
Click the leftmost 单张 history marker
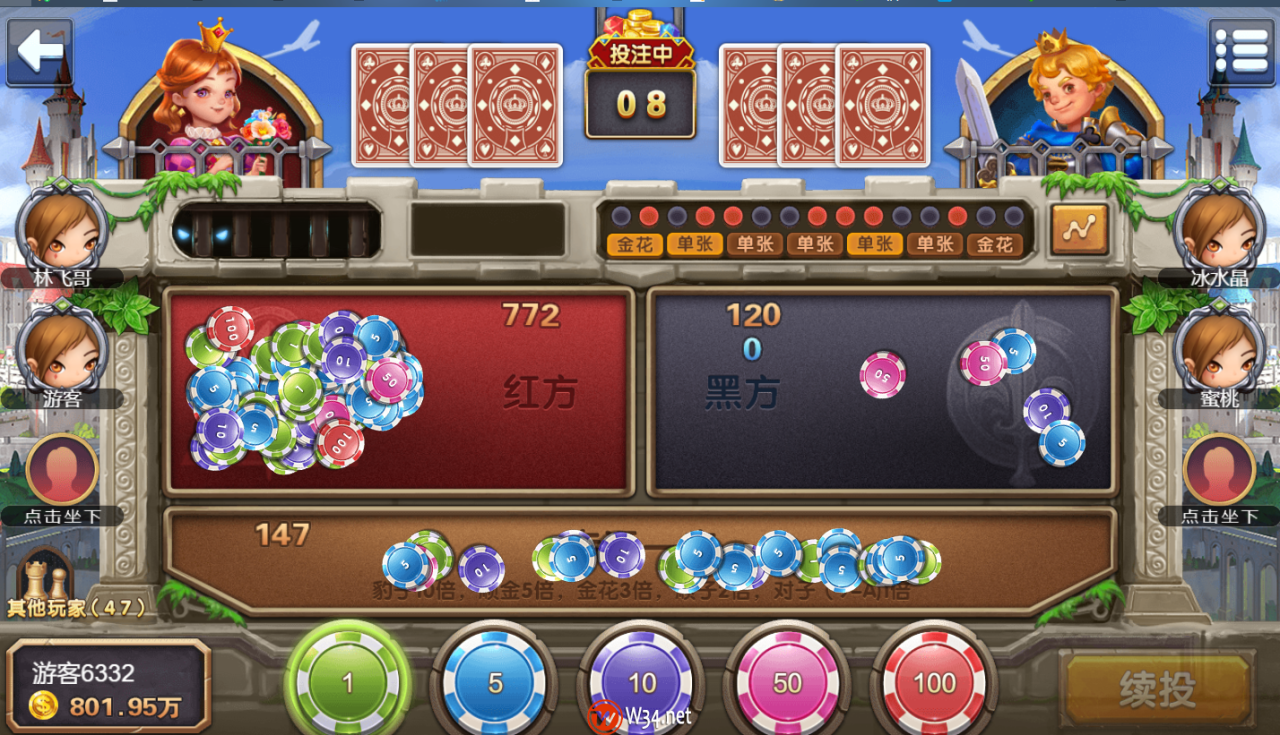click(x=694, y=242)
